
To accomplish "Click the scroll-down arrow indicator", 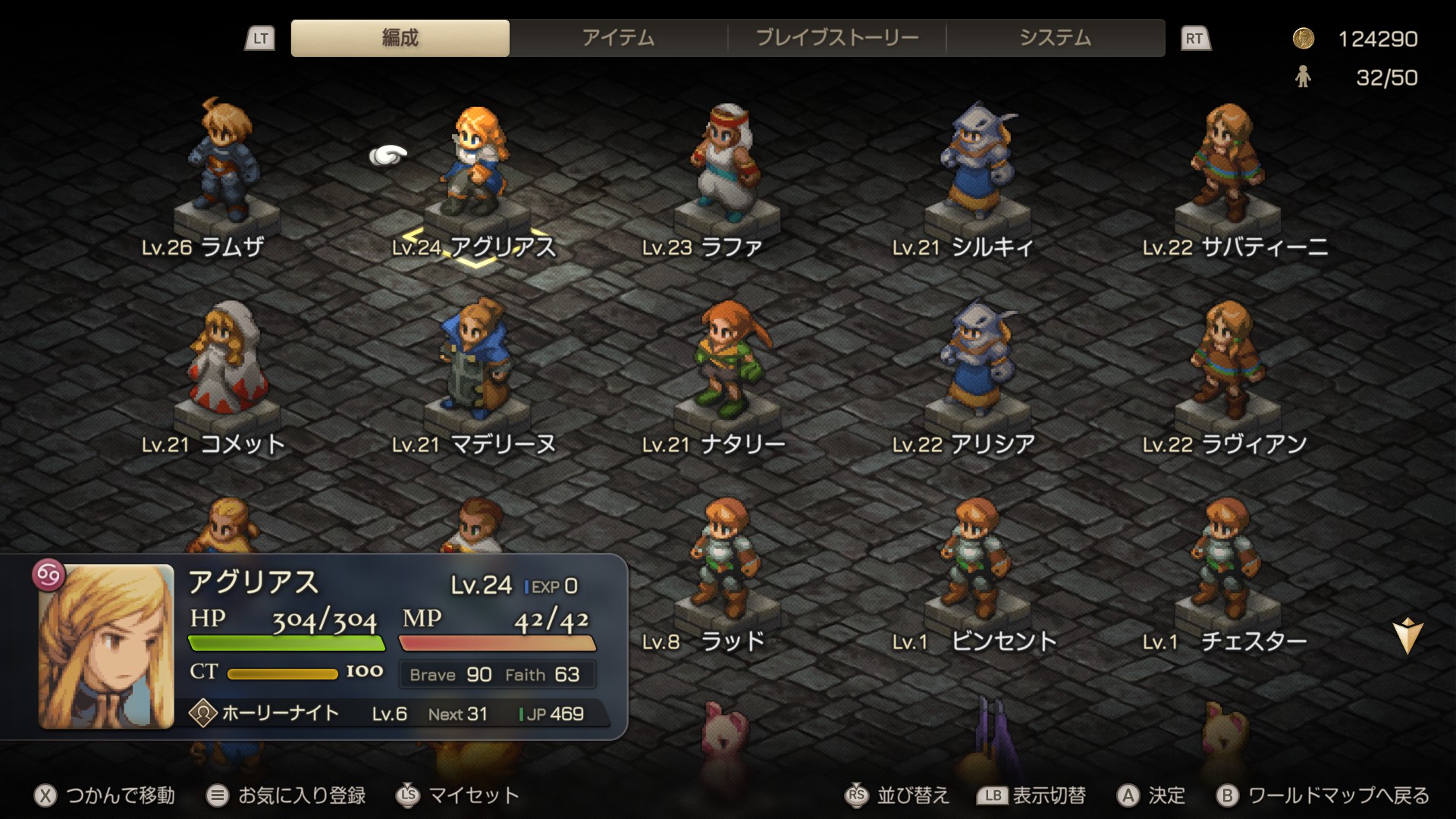I will [x=1407, y=635].
